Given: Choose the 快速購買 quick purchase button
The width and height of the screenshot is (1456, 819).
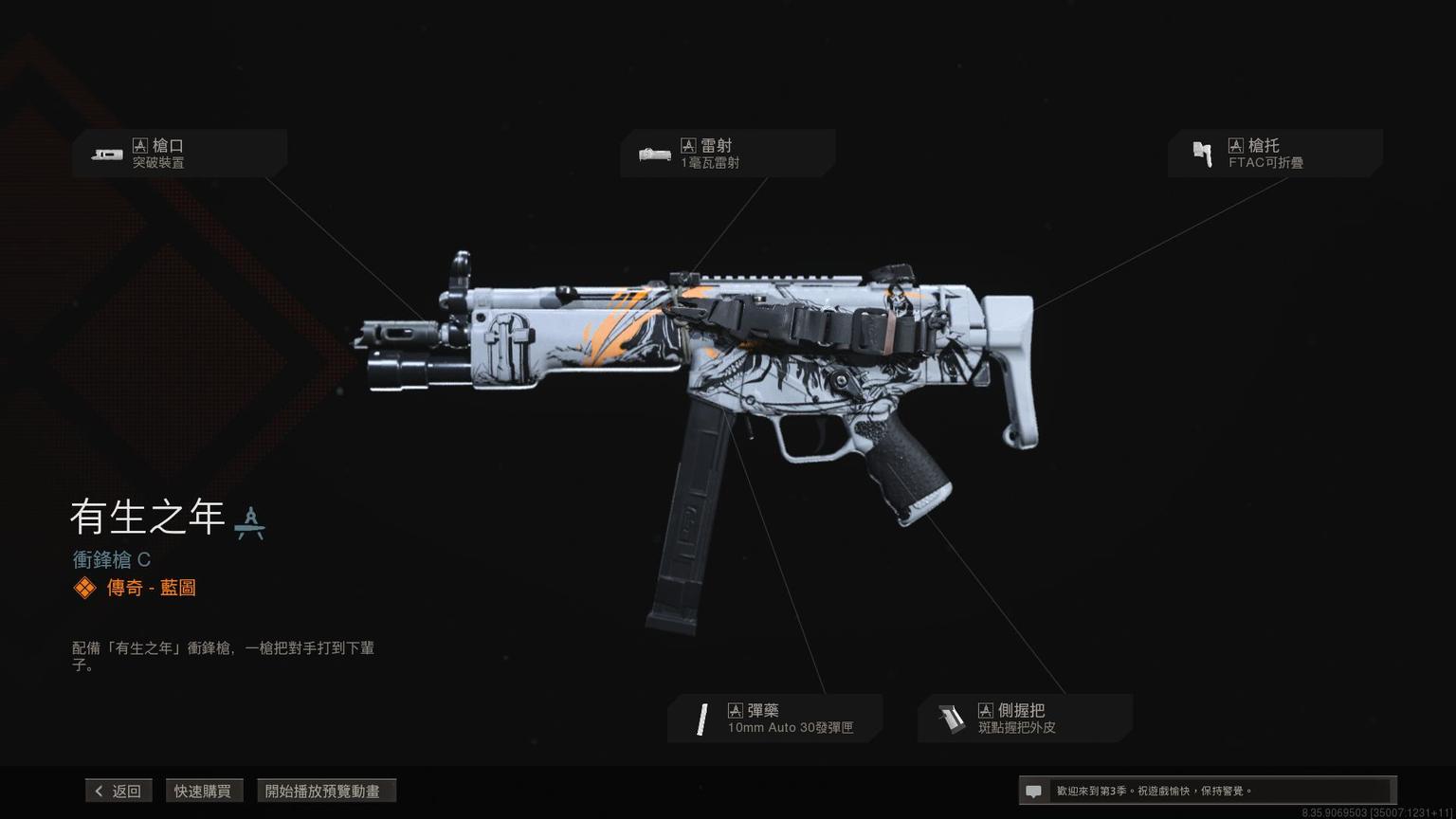Looking at the screenshot, I should (203, 791).
